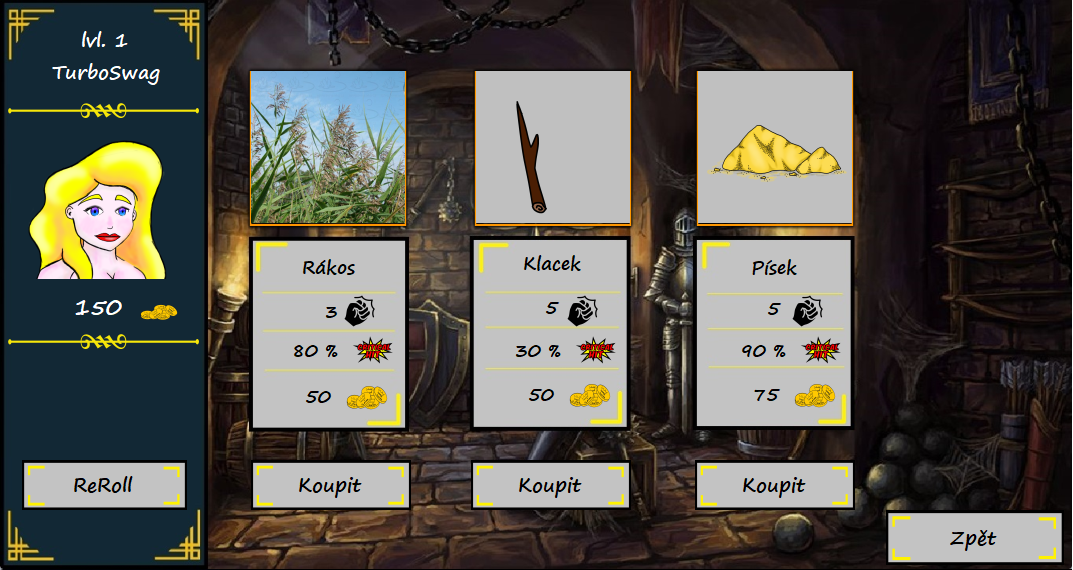1073x570 pixels.
Task: Click the blonde character portrait
Action: (x=100, y=212)
